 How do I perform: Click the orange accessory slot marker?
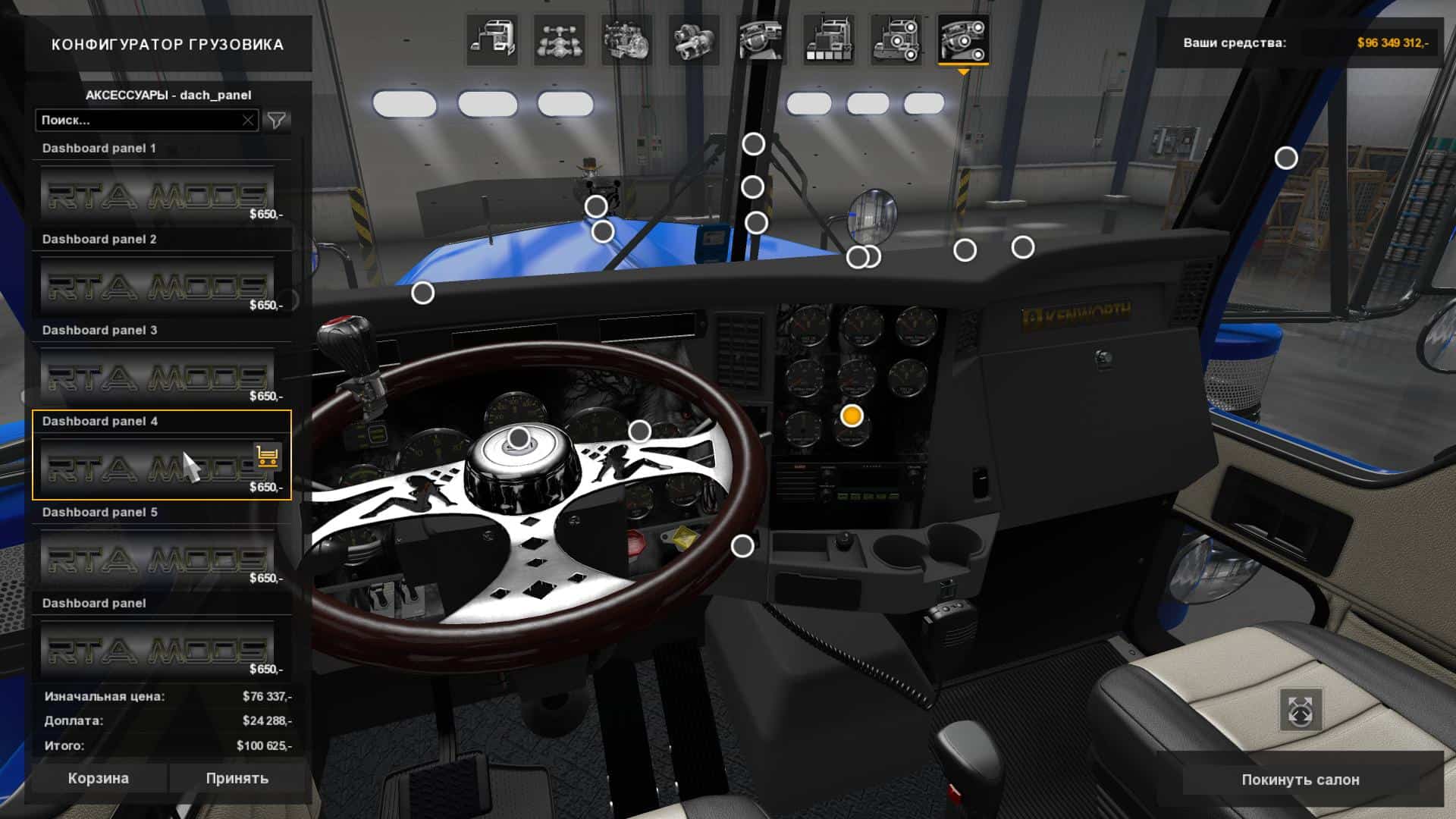point(852,416)
